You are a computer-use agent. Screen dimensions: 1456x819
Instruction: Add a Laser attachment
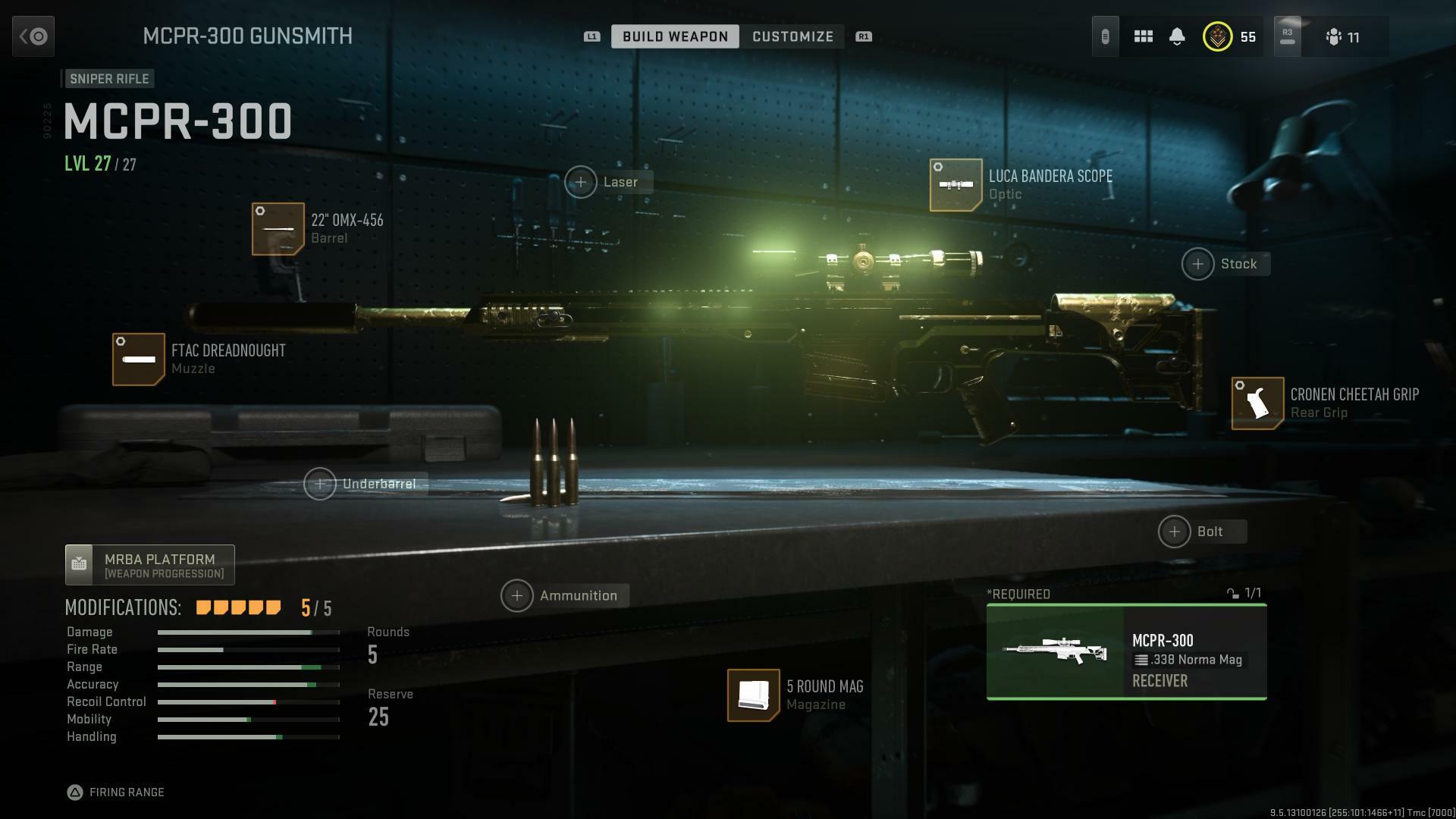pos(581,182)
